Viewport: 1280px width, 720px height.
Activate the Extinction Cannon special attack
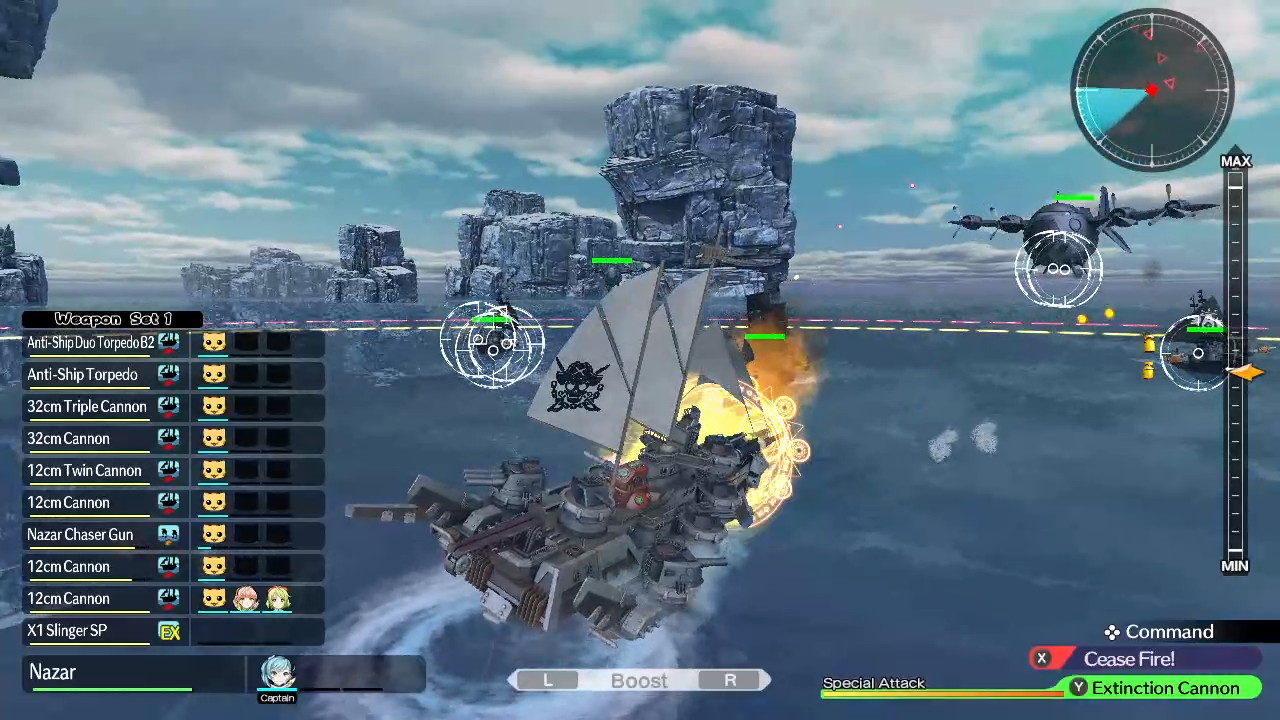tap(1165, 688)
